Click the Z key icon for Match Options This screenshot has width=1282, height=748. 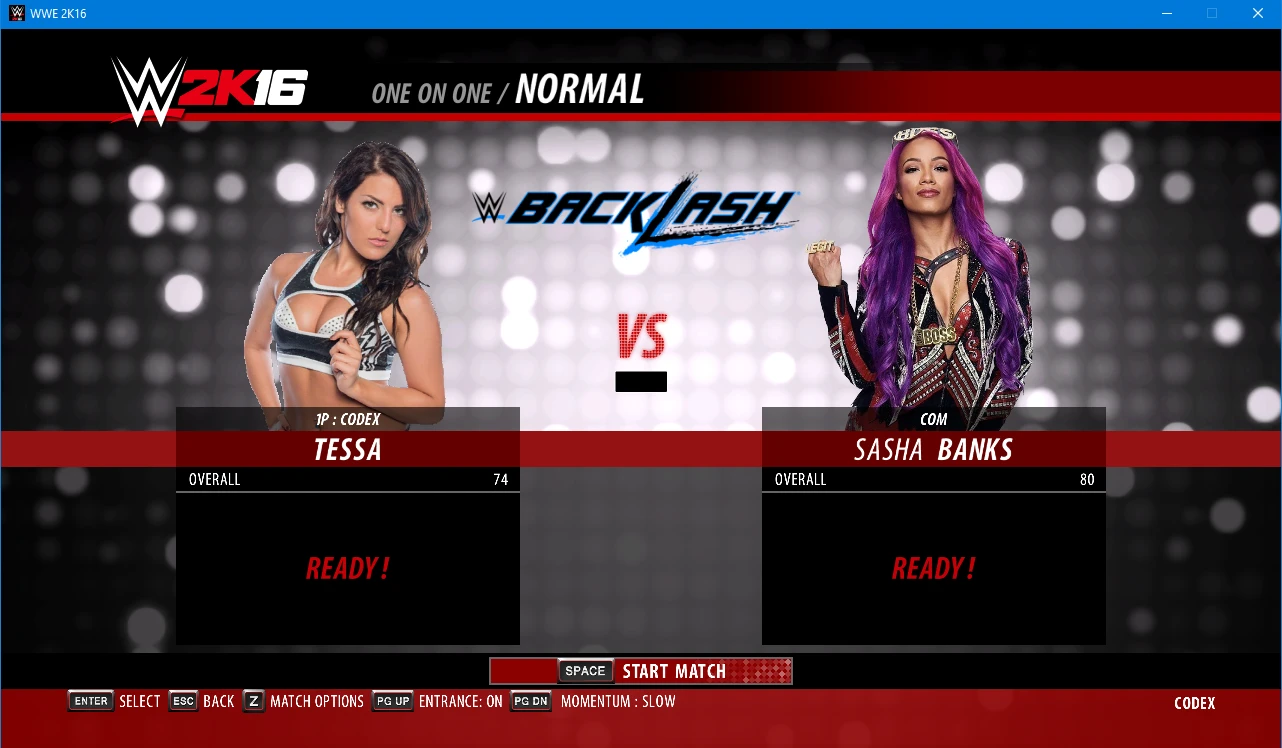coord(252,701)
